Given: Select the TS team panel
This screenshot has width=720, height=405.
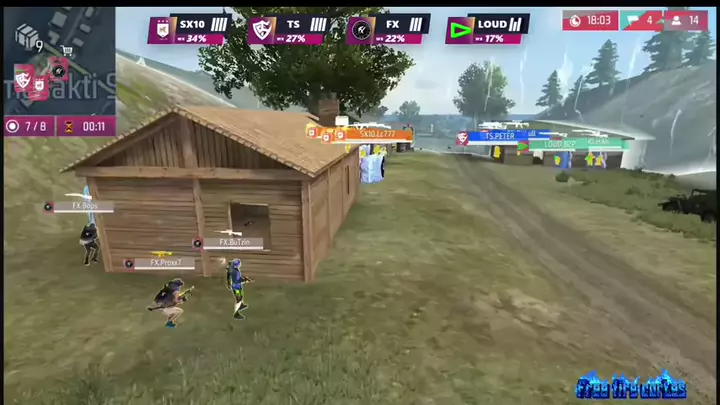Looking at the screenshot, I should click(288, 29).
